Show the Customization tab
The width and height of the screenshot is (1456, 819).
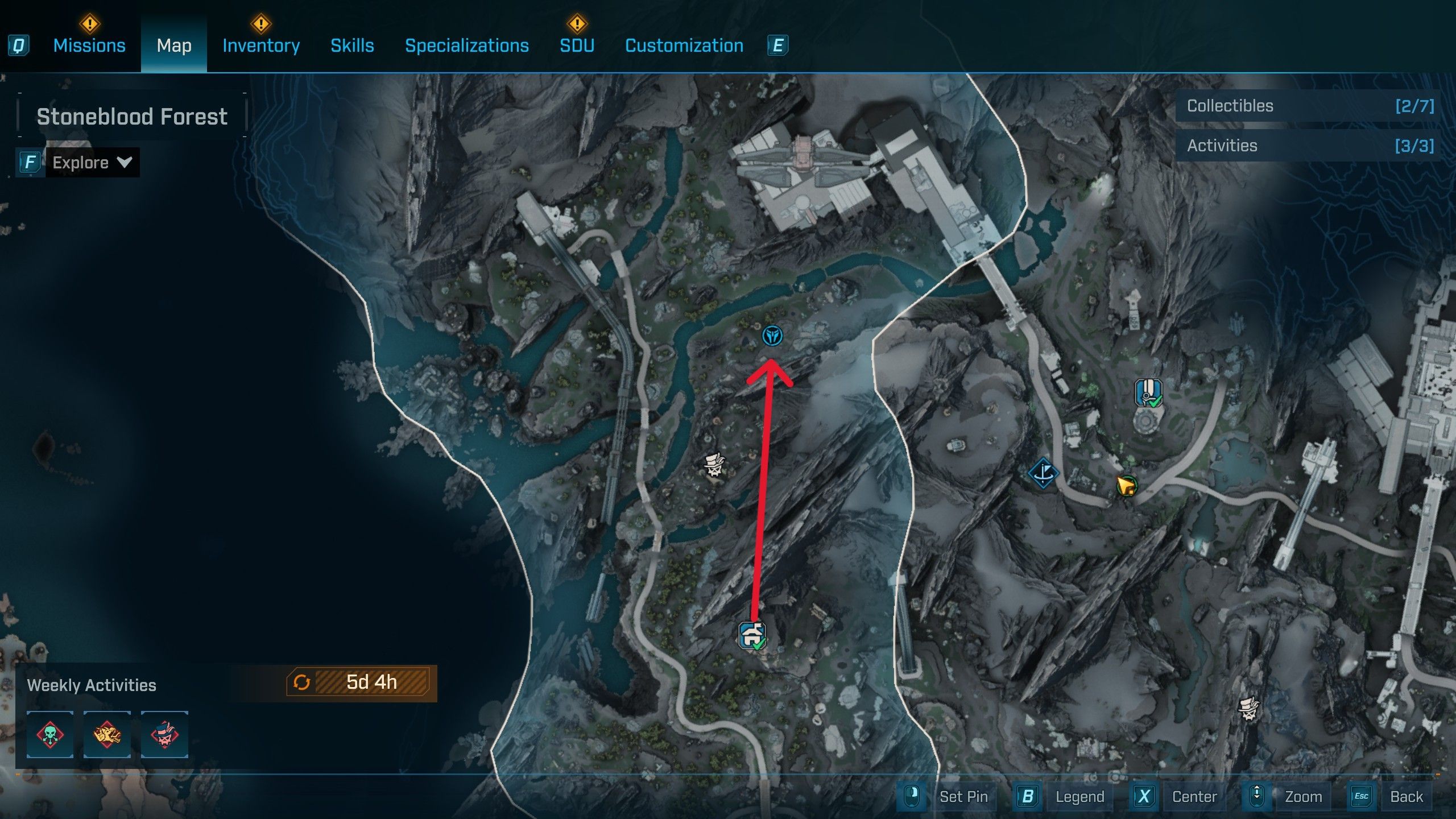tap(684, 45)
